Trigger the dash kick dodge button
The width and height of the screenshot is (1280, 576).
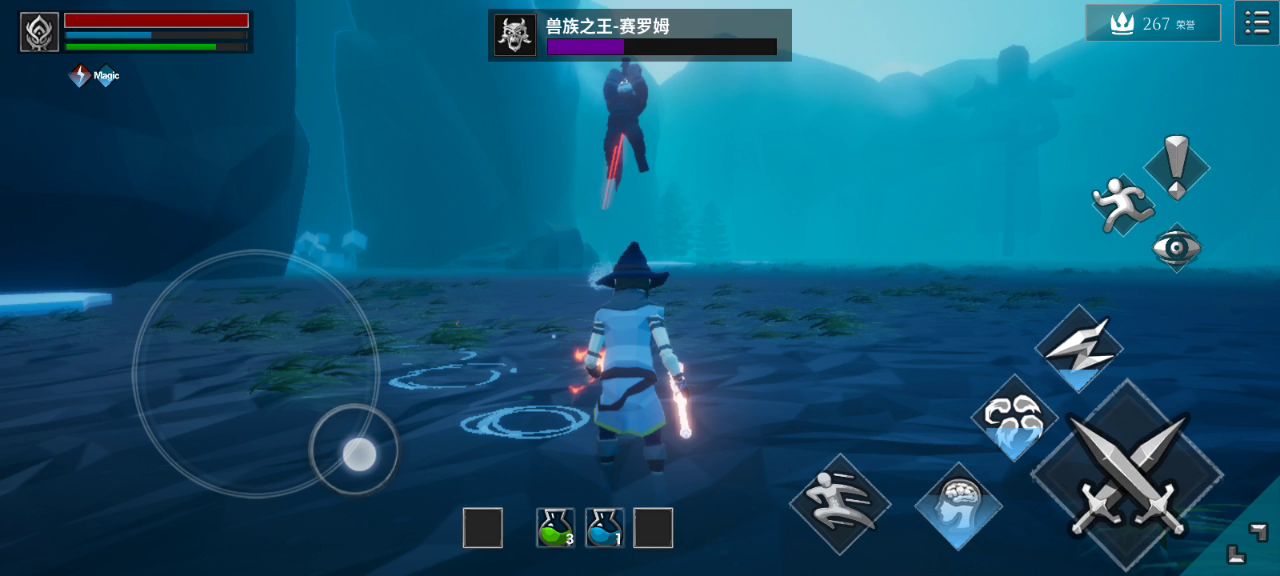tap(840, 504)
